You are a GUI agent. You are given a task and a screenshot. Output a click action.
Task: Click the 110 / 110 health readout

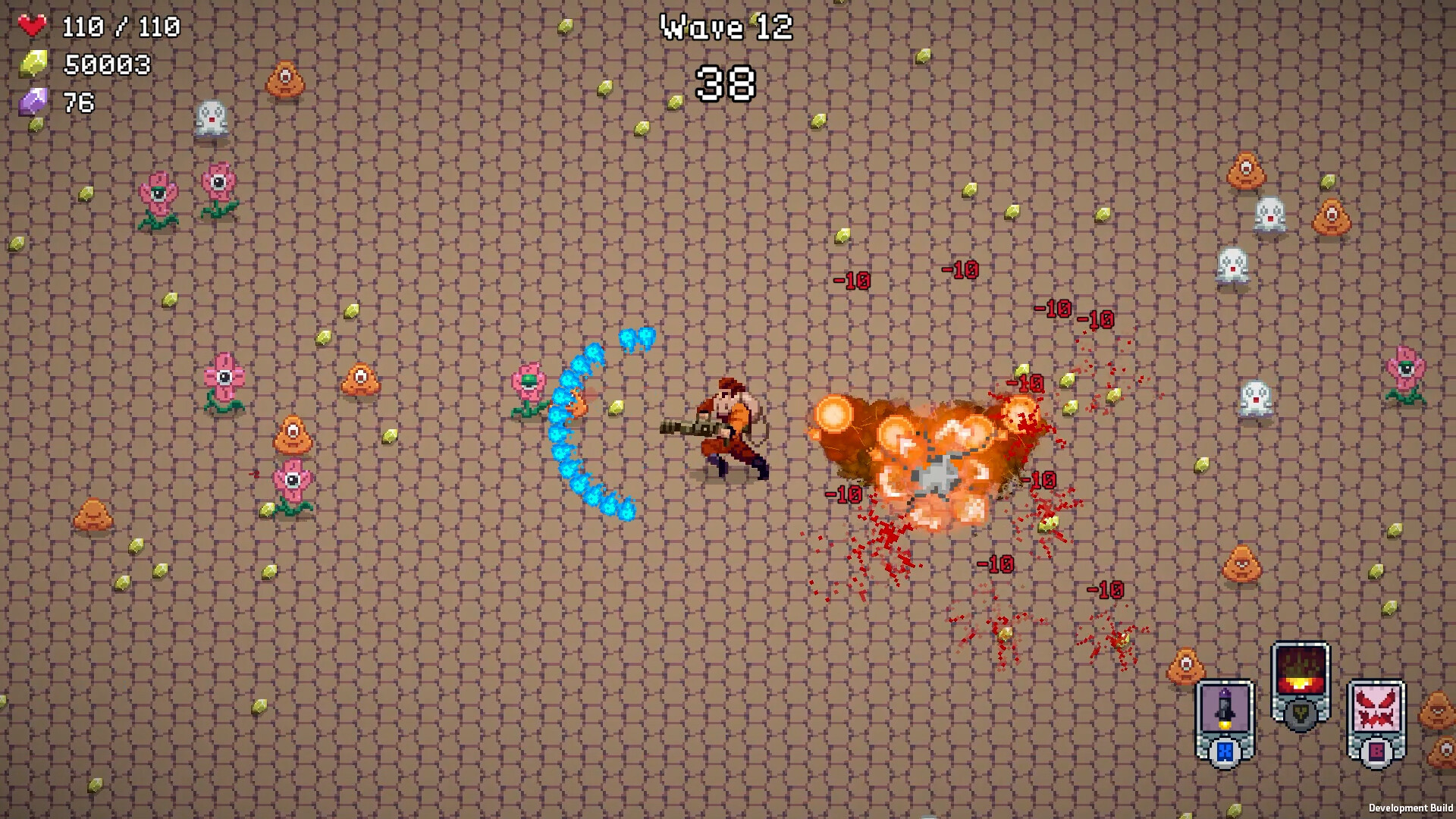[x=120, y=26]
